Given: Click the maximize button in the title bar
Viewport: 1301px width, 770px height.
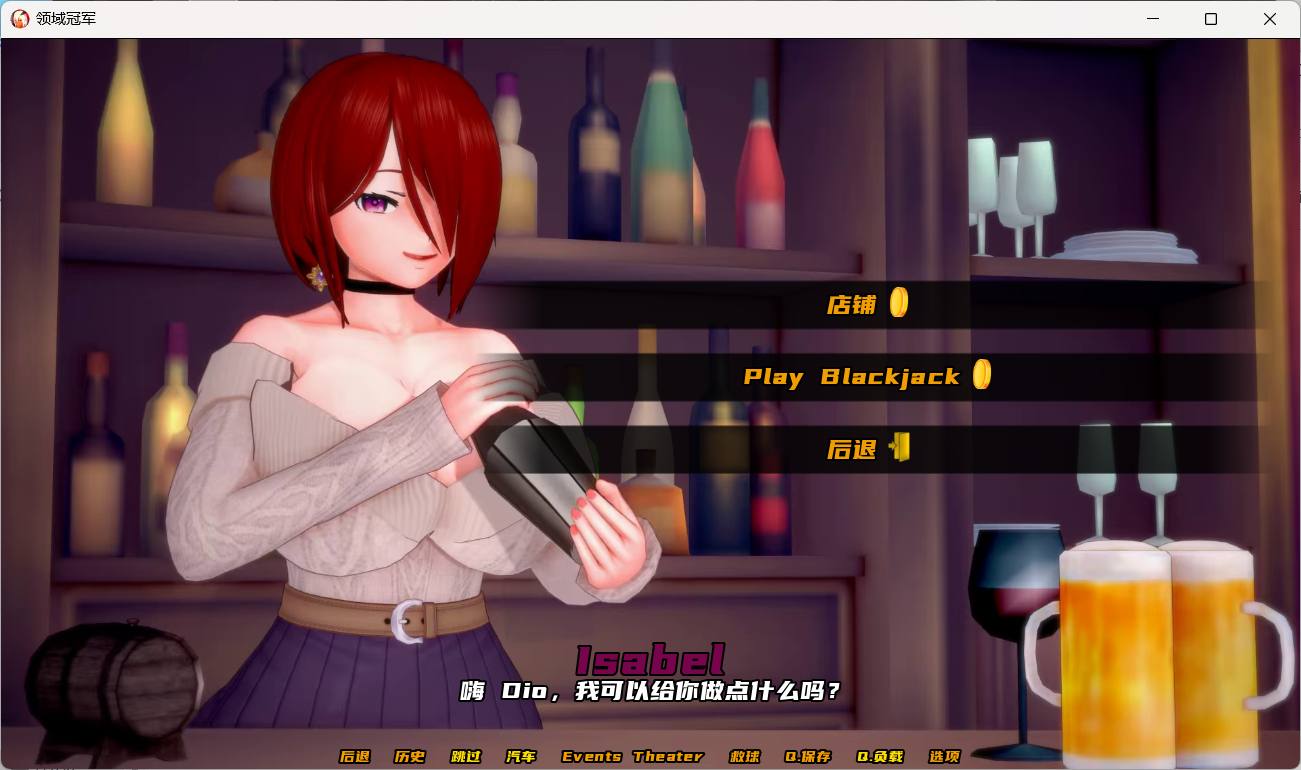Looking at the screenshot, I should (1210, 19).
